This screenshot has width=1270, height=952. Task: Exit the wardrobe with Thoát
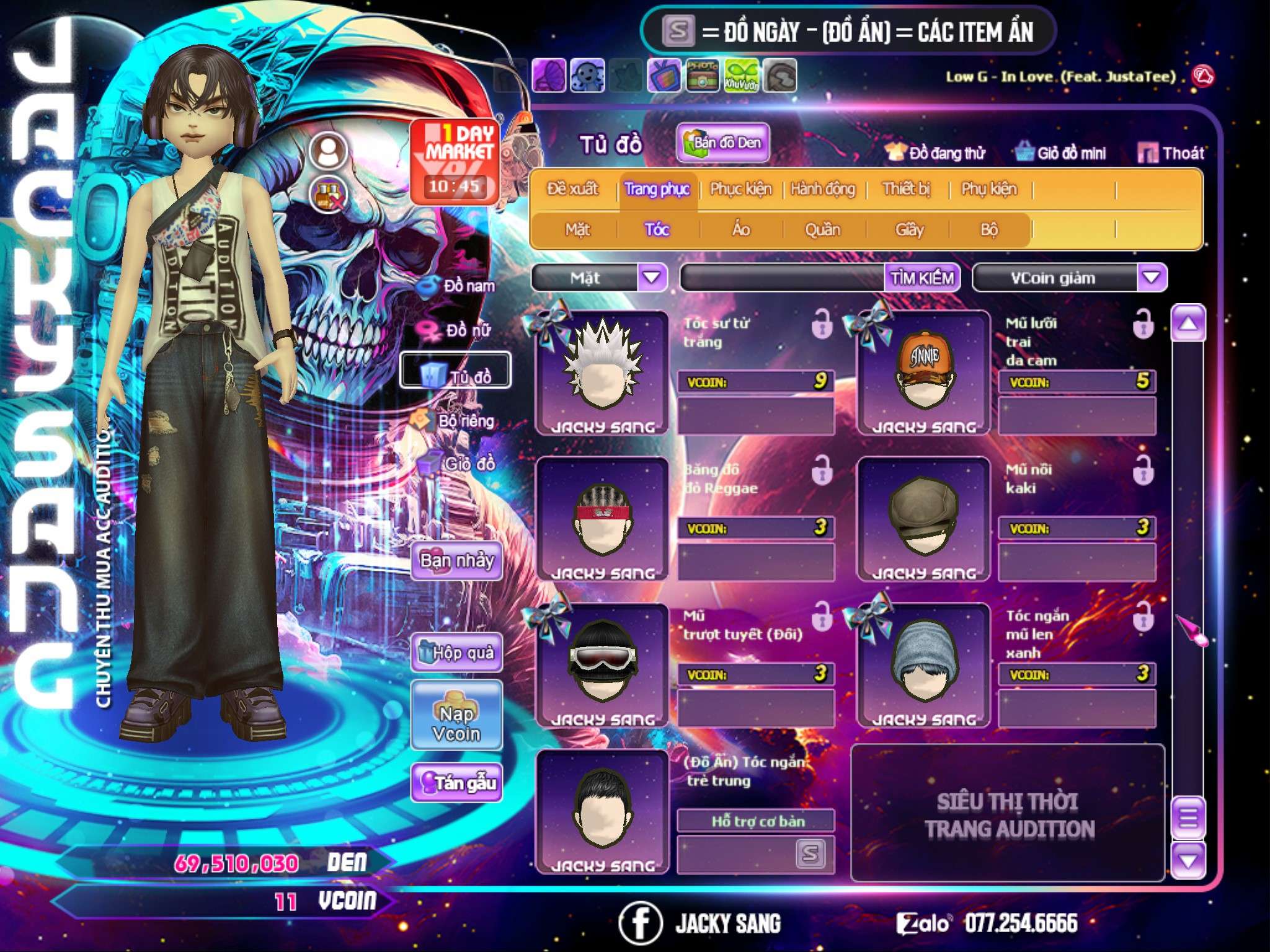(1171, 153)
